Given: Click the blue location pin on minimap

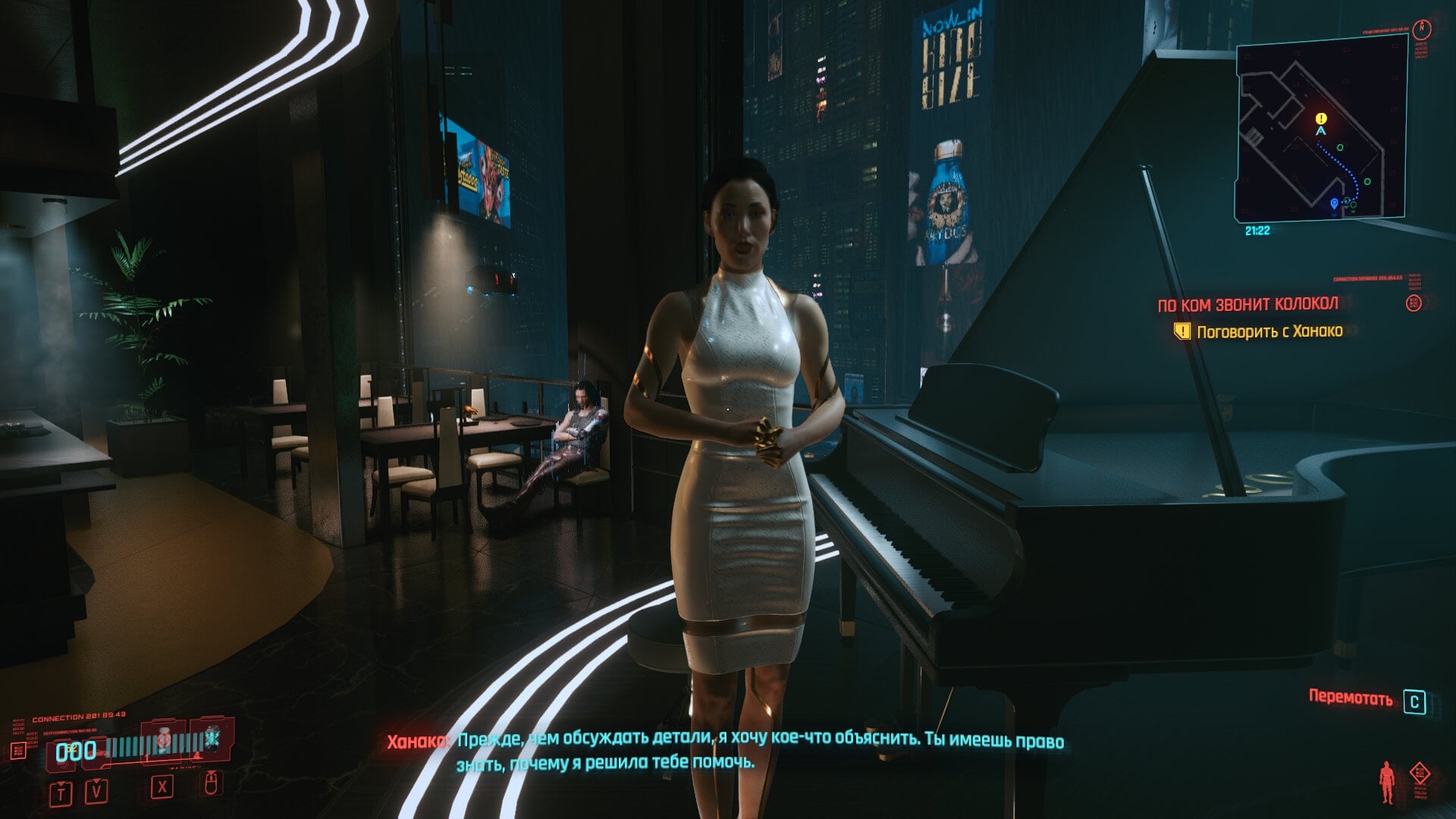Looking at the screenshot, I should (x=1335, y=203).
